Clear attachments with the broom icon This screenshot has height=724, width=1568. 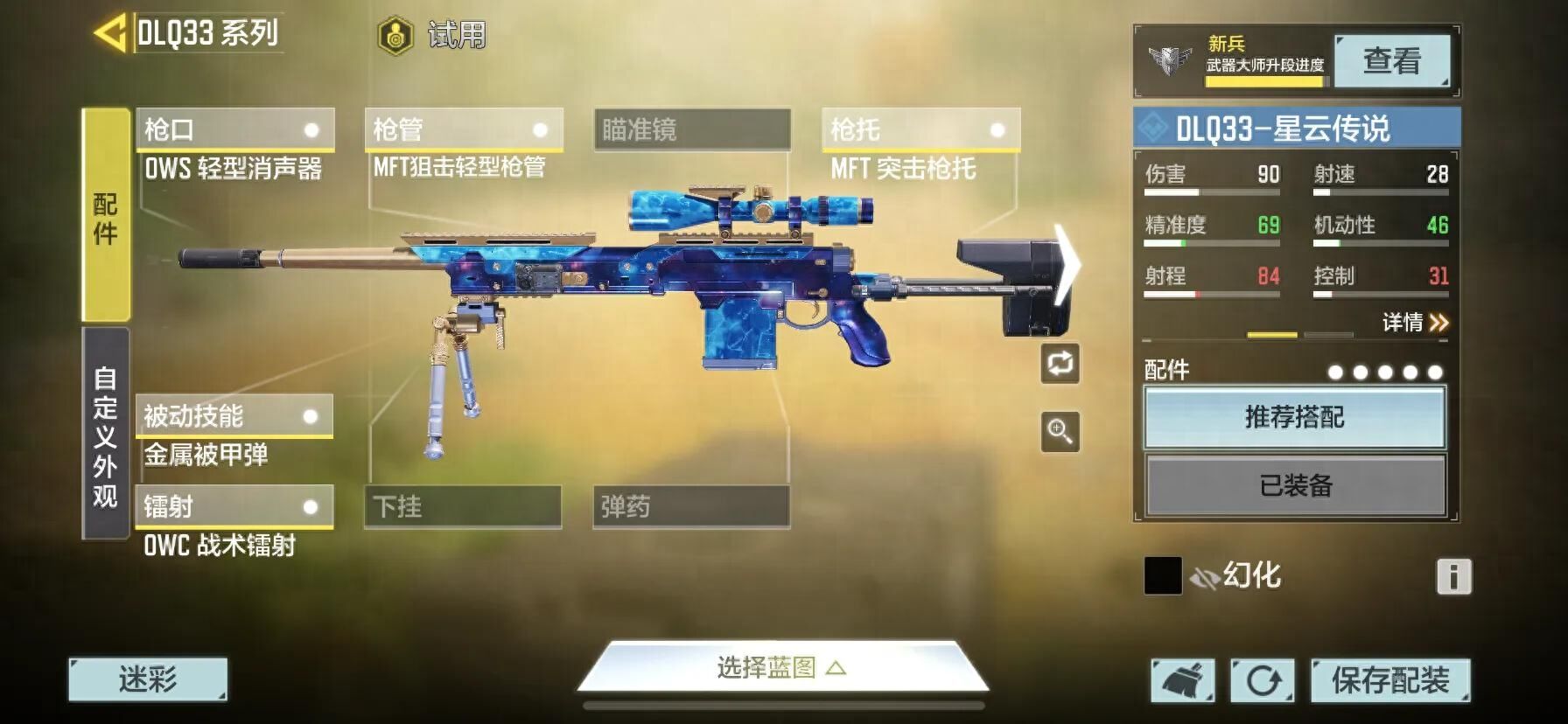[x=1182, y=680]
